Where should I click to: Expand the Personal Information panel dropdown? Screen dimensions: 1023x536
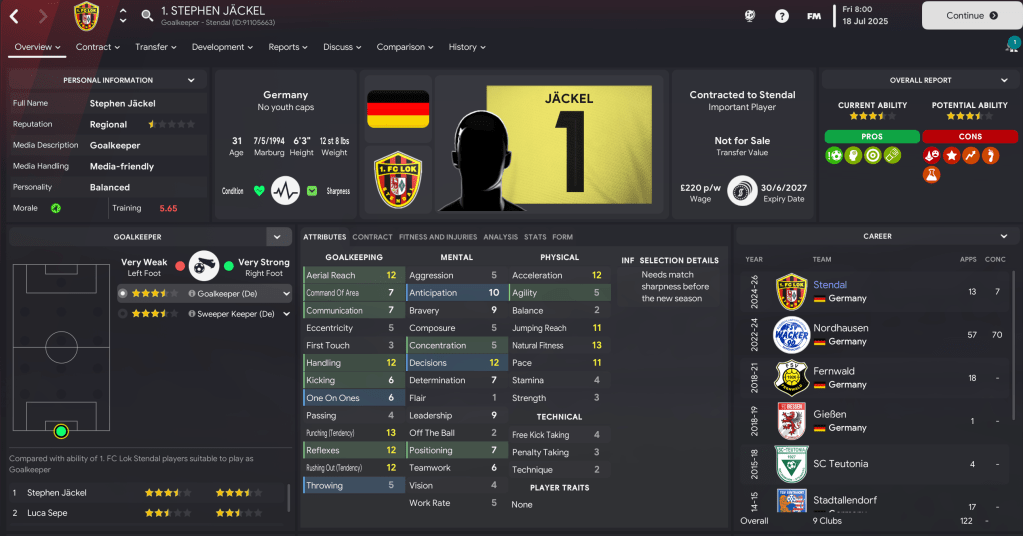pyautogui.click(x=191, y=80)
